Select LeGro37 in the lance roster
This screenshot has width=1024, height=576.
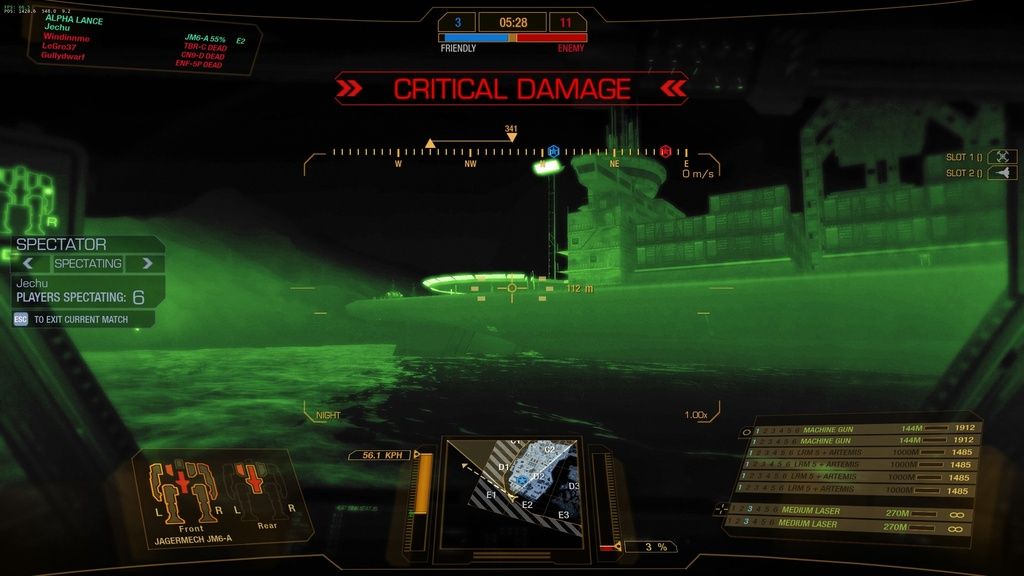[60, 47]
